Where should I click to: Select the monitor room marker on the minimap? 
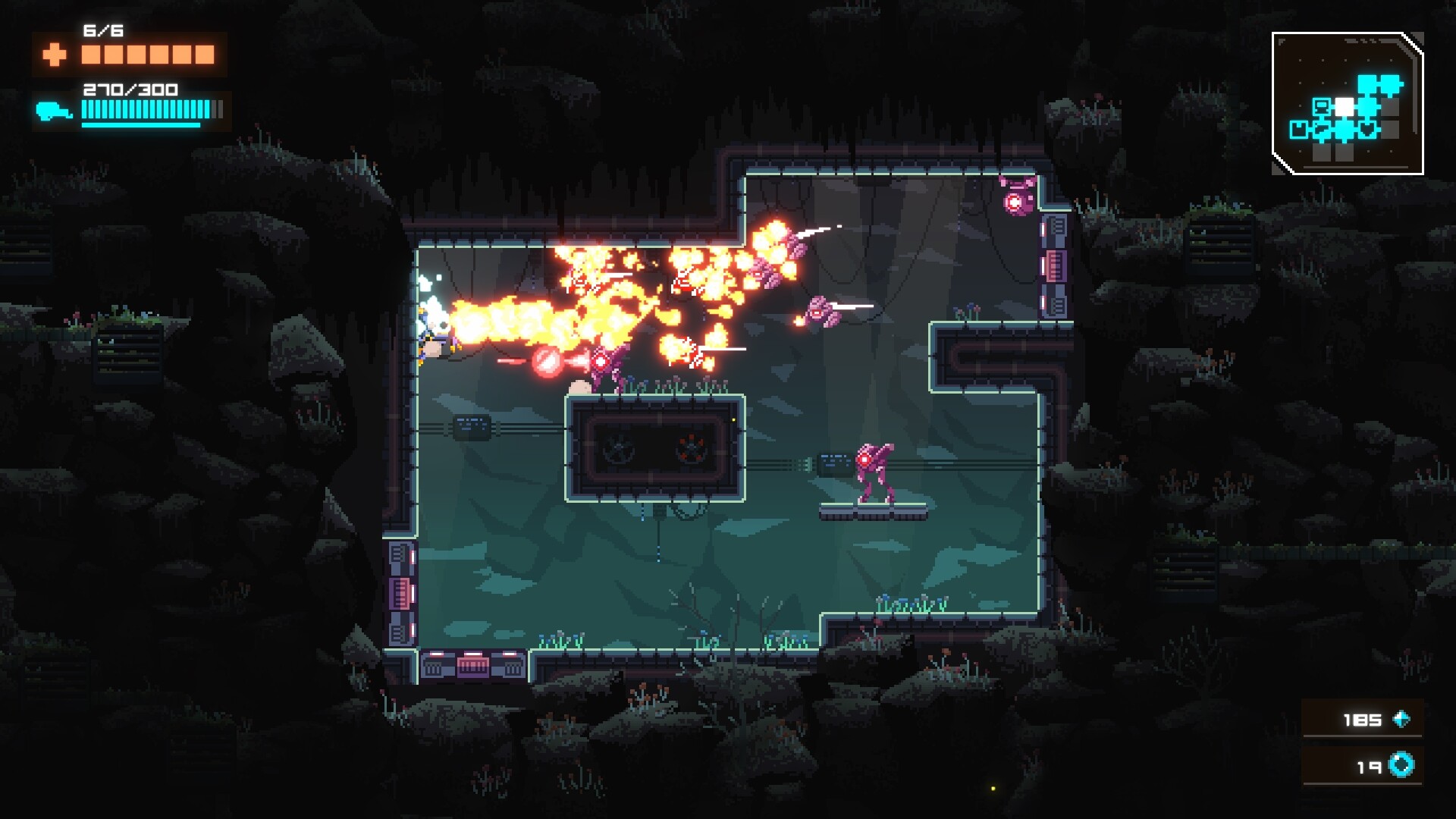click(x=1322, y=107)
